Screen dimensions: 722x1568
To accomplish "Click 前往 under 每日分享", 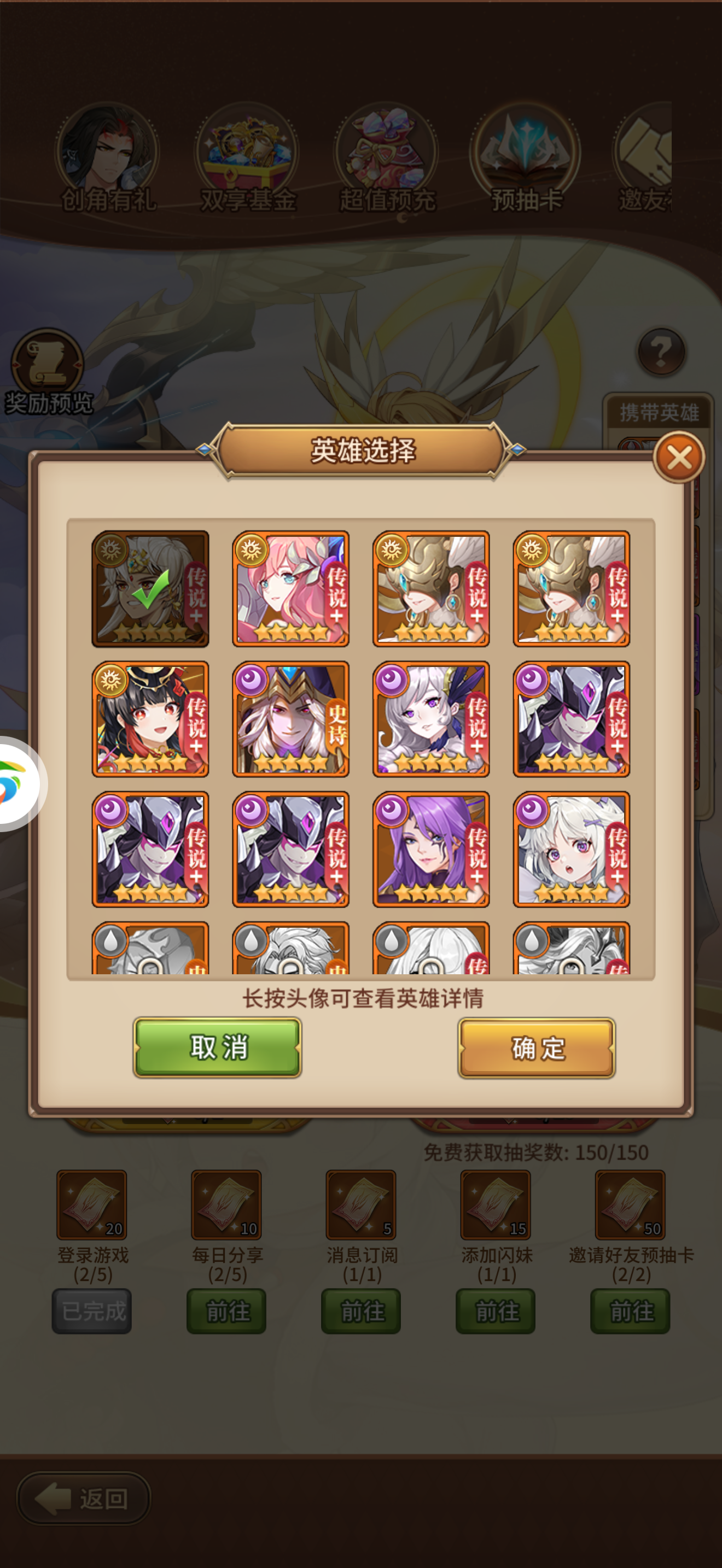I will click(x=226, y=1310).
